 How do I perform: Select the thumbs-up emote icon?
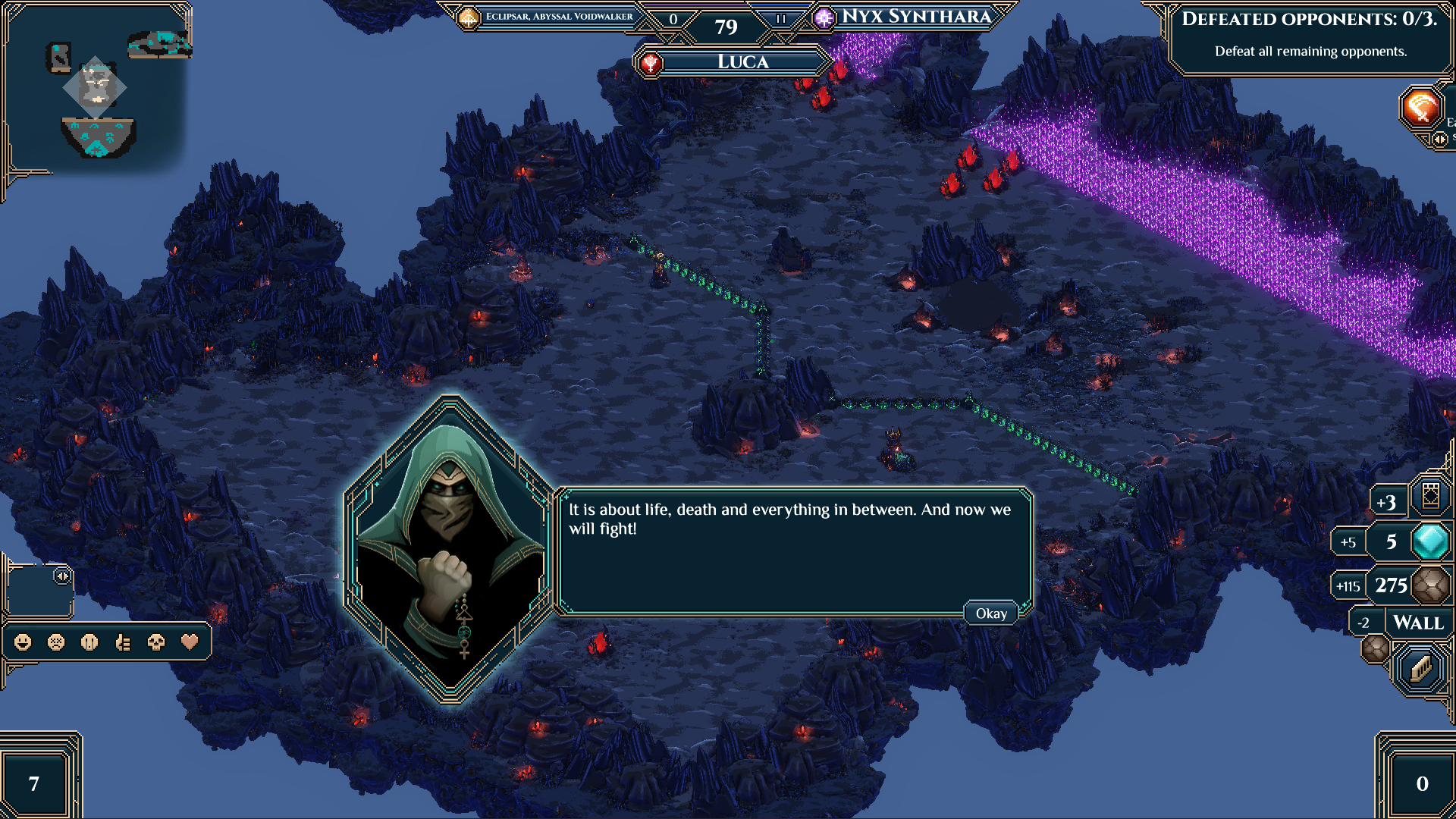pos(125,642)
